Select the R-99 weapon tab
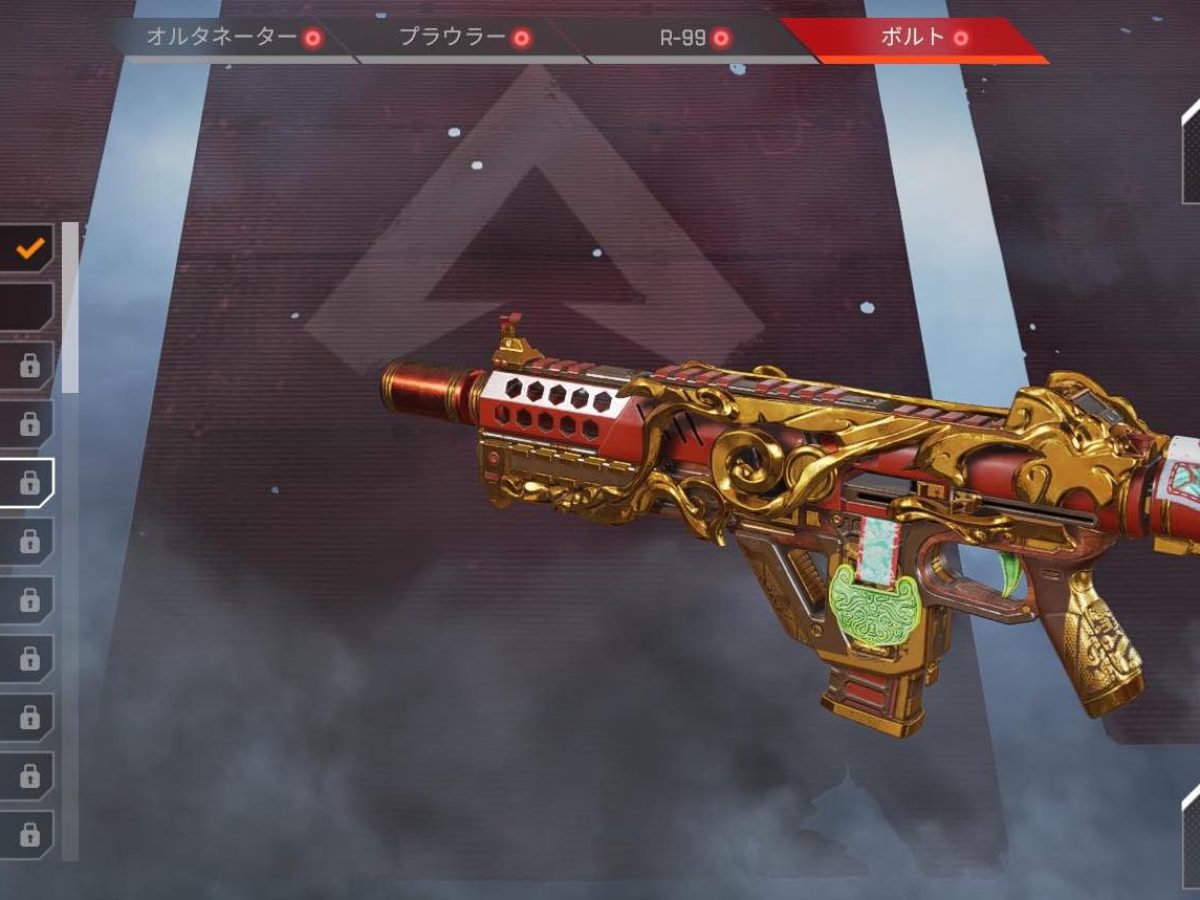 (695, 38)
